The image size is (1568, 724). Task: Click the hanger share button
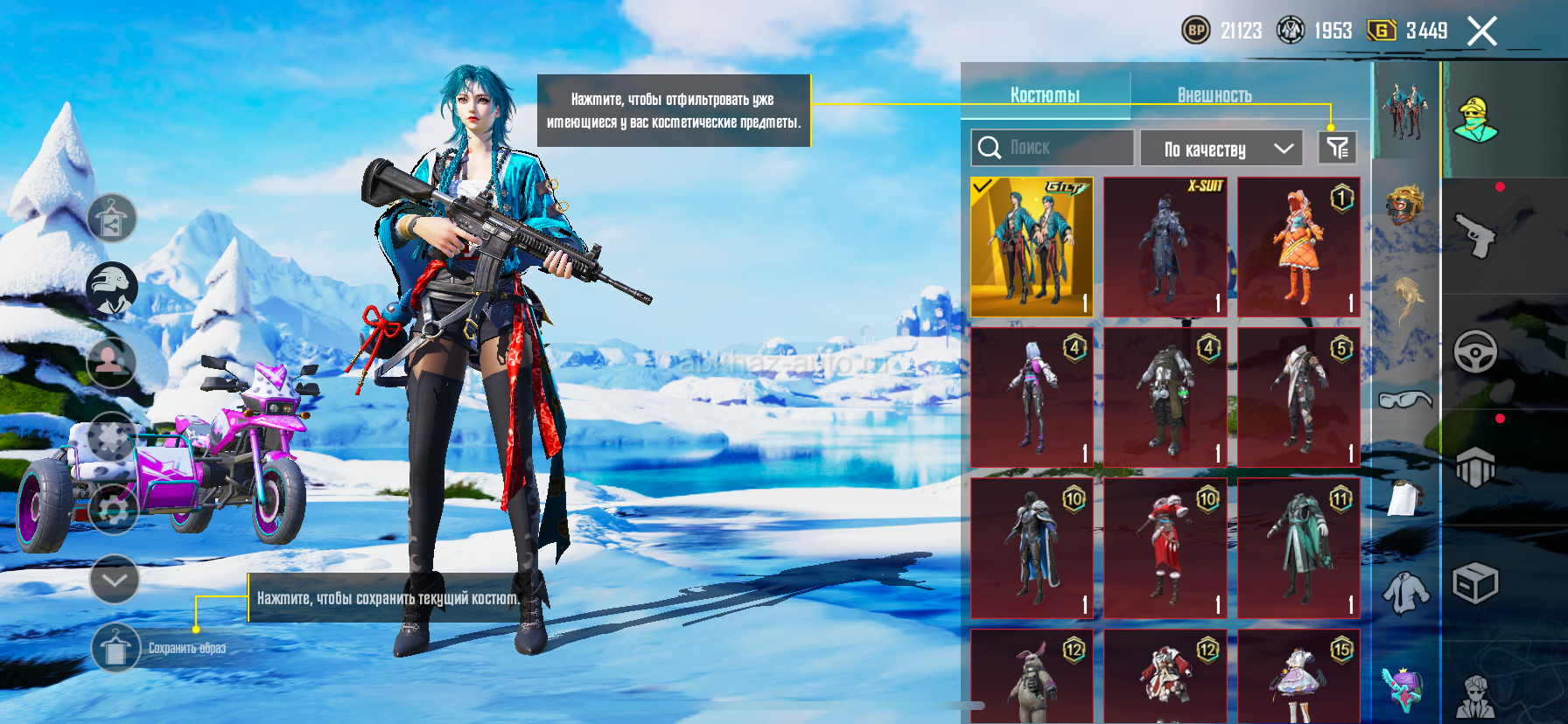[x=112, y=219]
